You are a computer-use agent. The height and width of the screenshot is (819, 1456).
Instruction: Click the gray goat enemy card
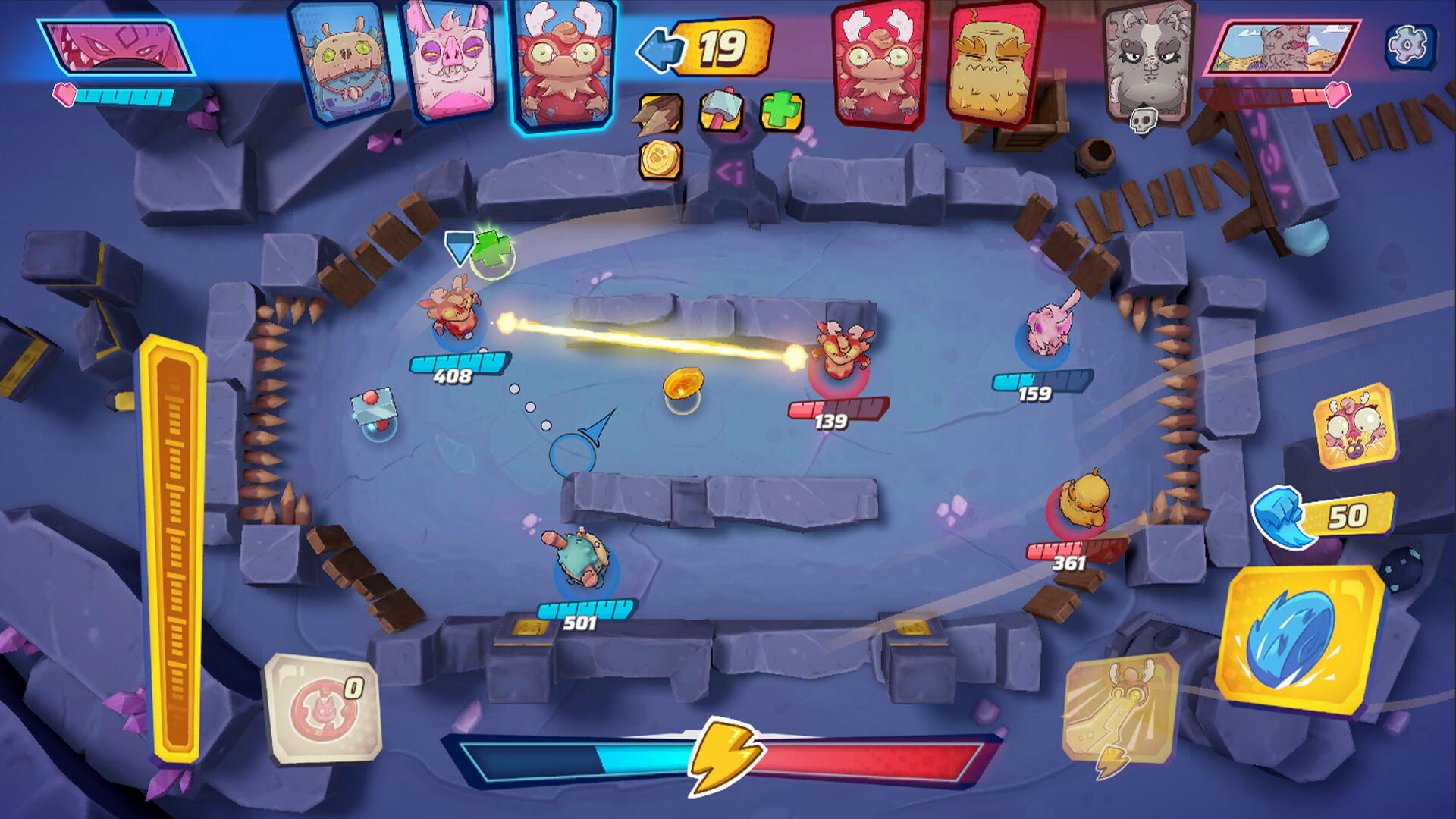coord(1145,61)
